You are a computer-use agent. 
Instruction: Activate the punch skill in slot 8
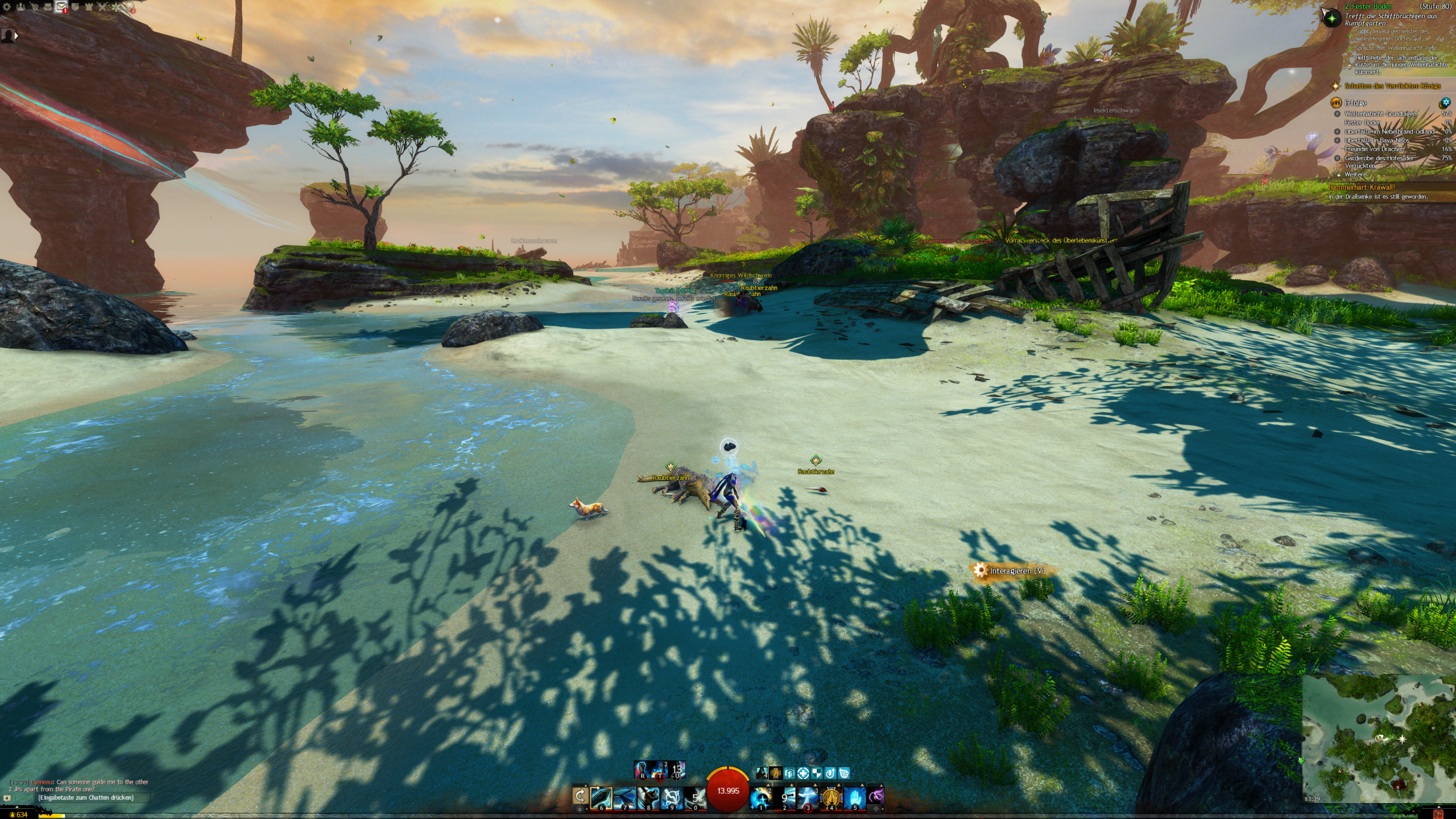click(x=648, y=797)
